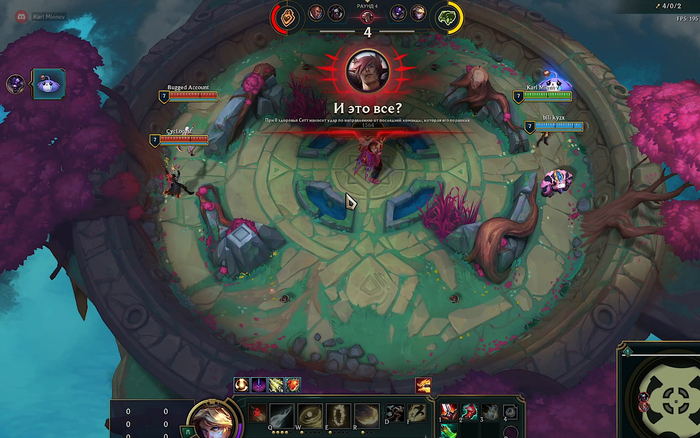Open the arena minimap

pyautogui.click(x=662, y=397)
